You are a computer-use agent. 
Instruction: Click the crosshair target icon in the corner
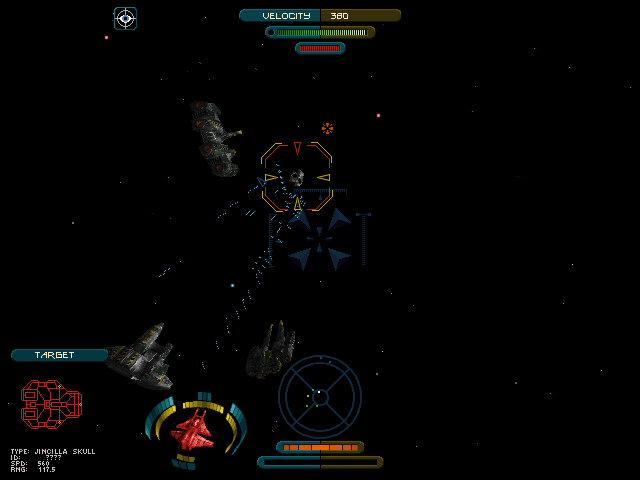[x=125, y=18]
